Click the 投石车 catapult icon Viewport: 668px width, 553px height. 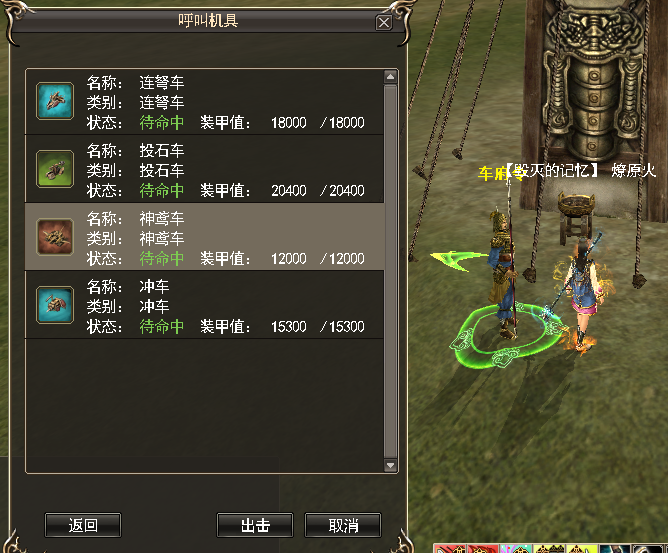(x=55, y=169)
